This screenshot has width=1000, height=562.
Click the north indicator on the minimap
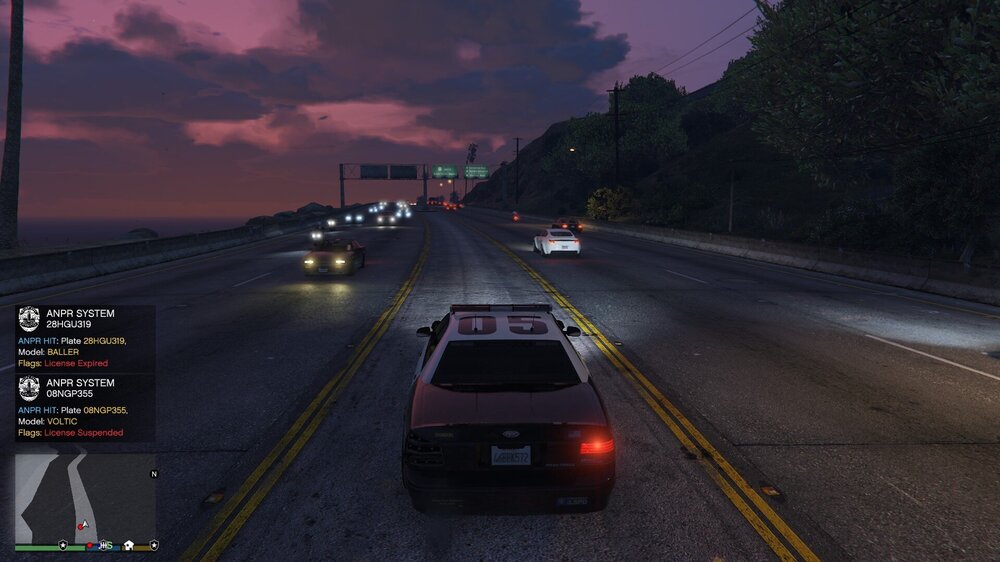pyautogui.click(x=153, y=474)
